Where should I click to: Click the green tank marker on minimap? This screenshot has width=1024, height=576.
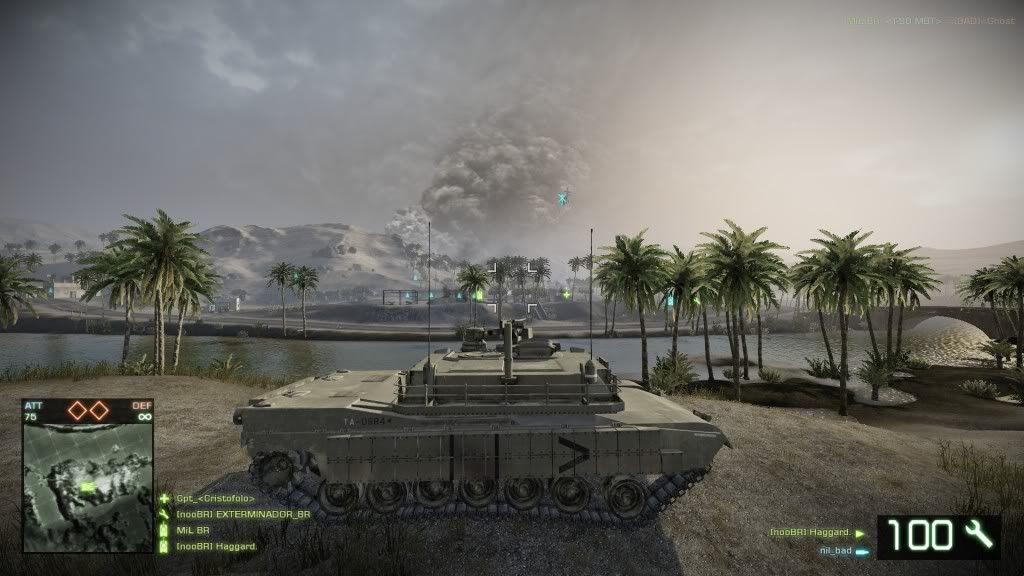click(x=88, y=487)
